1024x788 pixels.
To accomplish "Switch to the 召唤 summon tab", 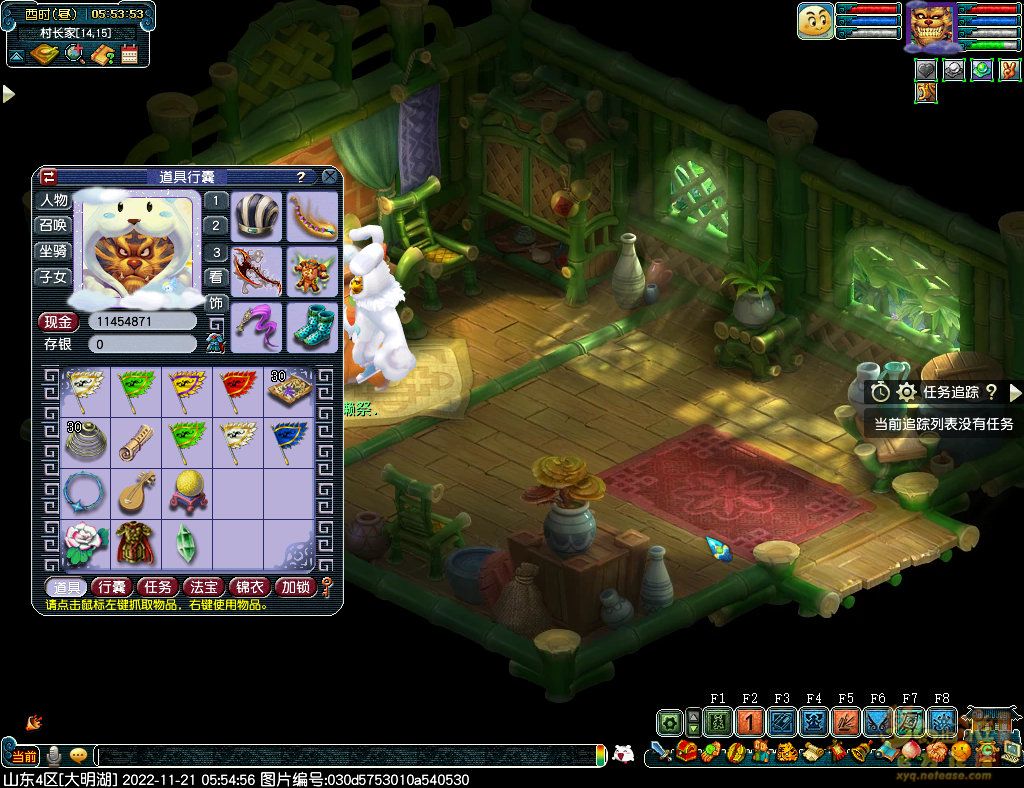I will coord(53,225).
